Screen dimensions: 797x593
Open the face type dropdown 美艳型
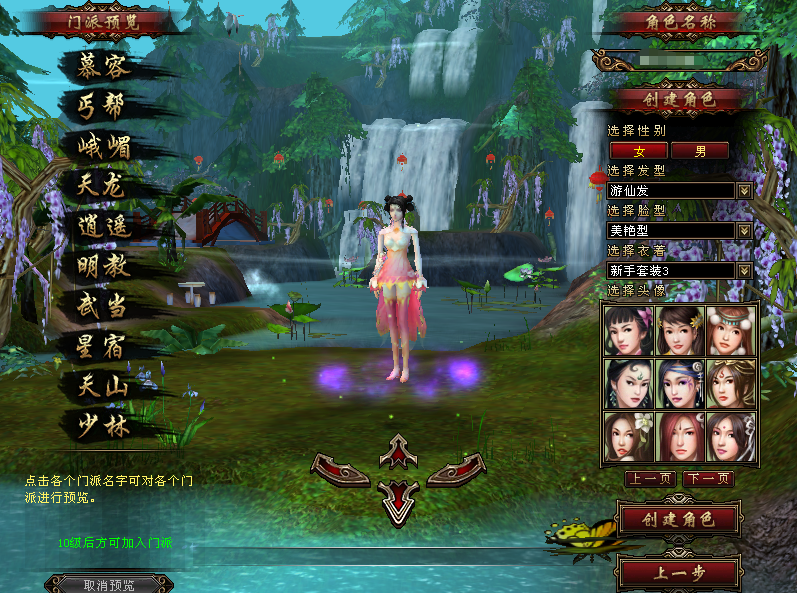click(744, 230)
